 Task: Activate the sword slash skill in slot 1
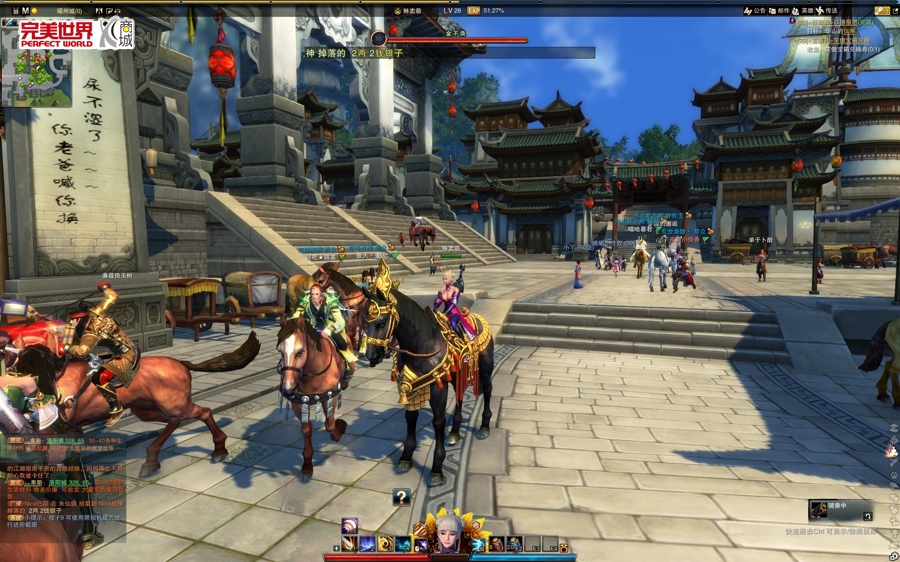(x=349, y=544)
